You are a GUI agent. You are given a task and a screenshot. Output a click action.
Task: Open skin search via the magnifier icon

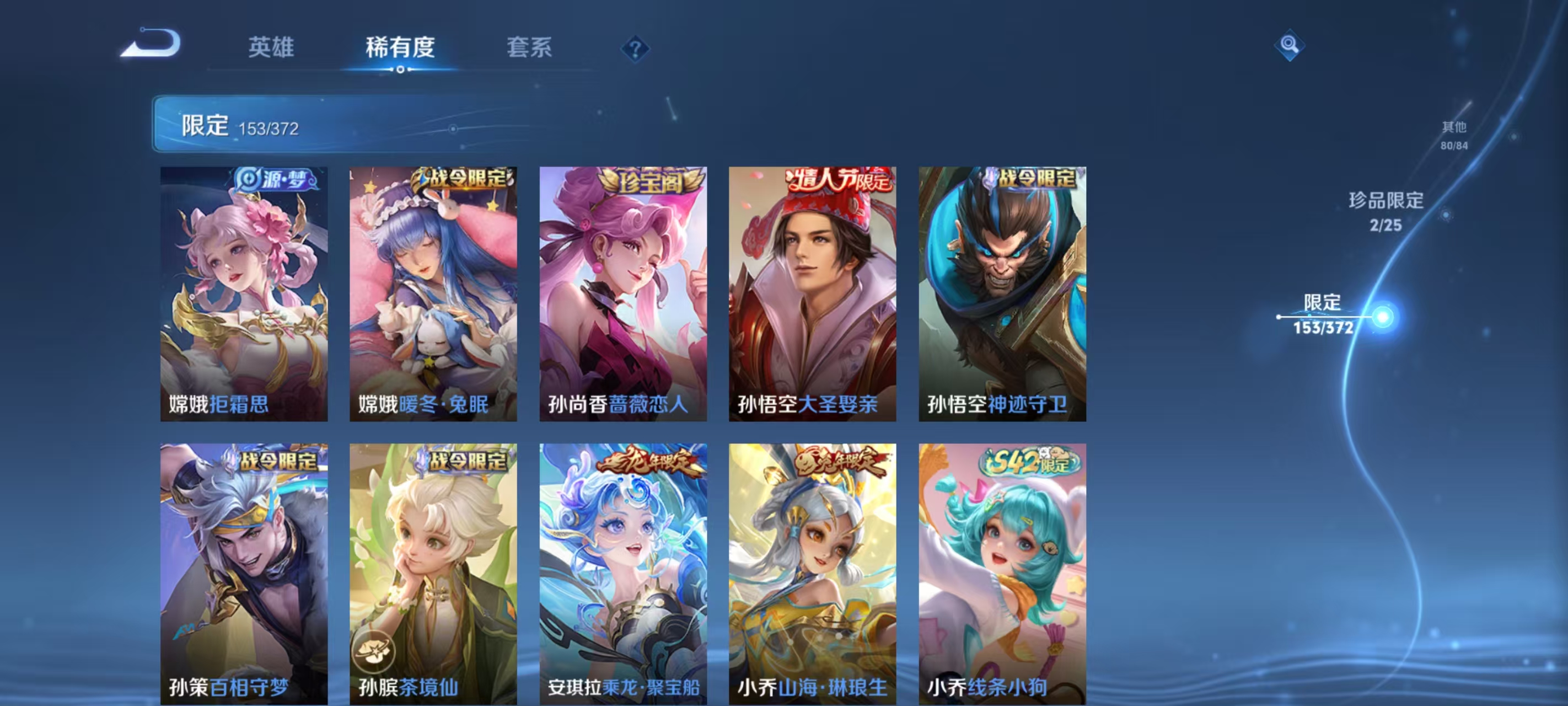tap(1290, 45)
